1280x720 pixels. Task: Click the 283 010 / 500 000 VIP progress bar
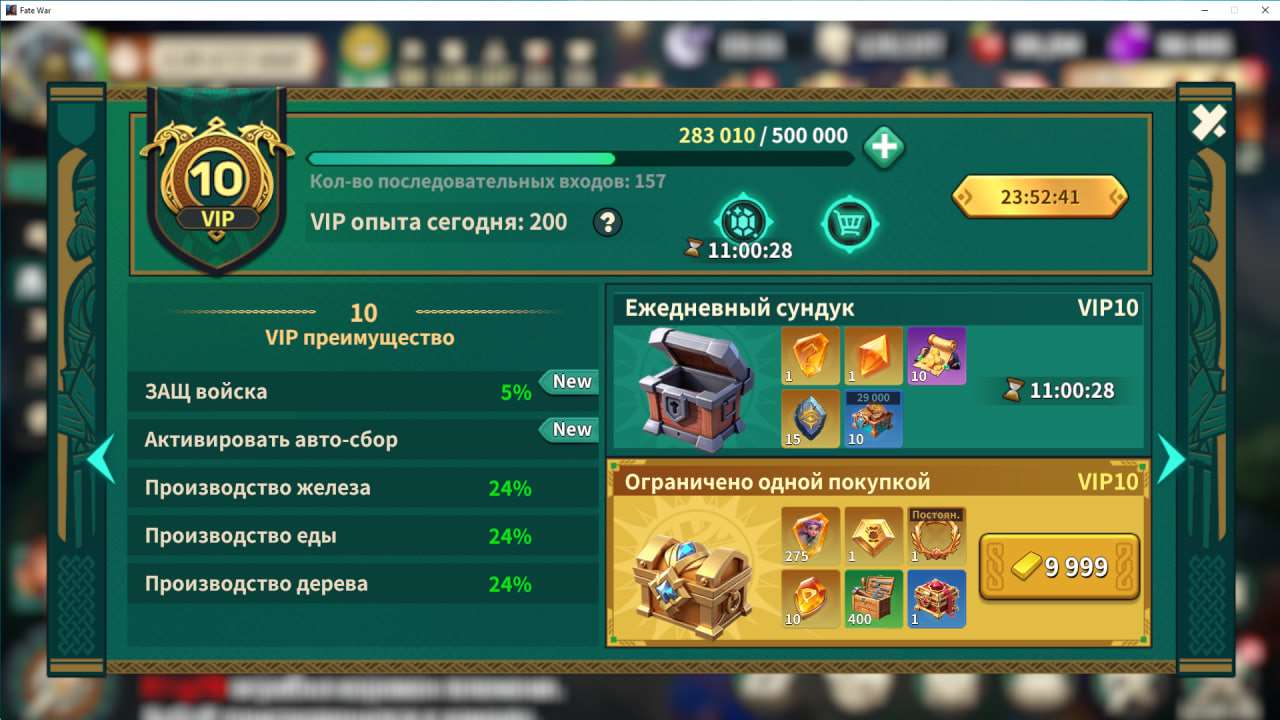coord(580,158)
